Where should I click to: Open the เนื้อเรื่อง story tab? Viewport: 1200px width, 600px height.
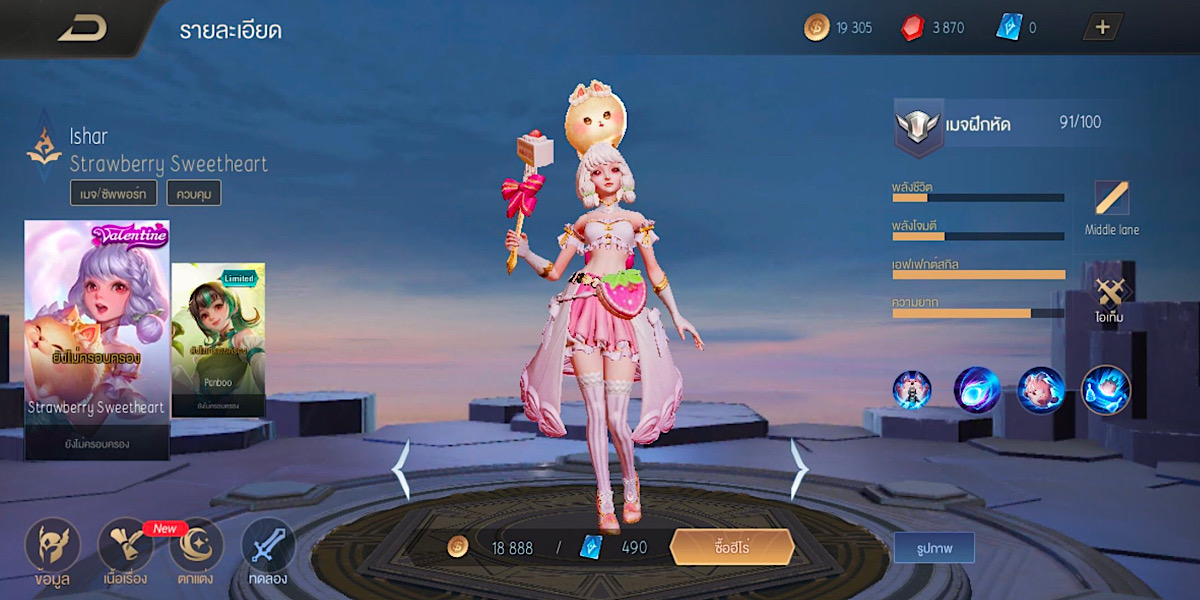[x=125, y=552]
